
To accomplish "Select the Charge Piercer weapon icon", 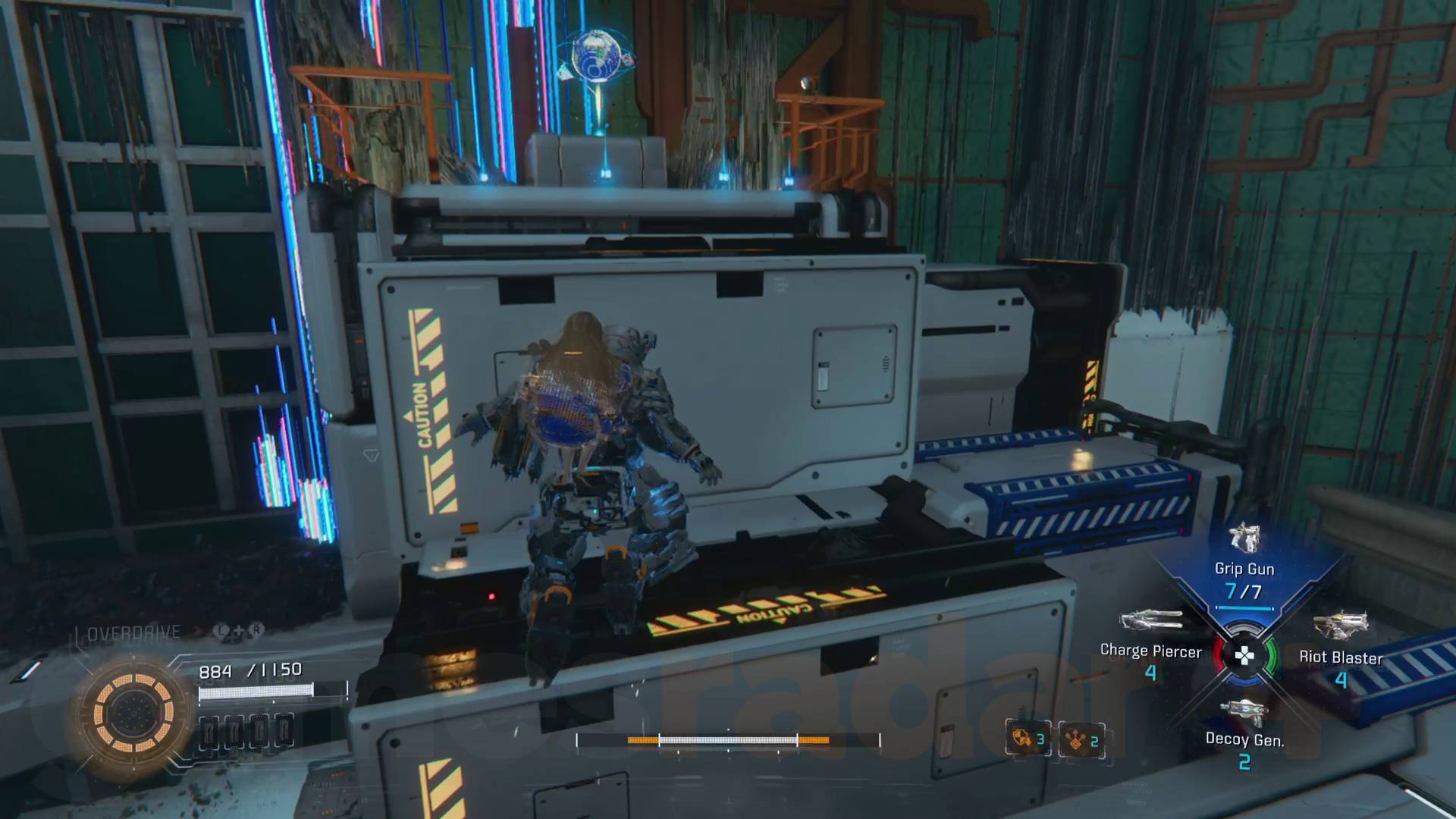I will [x=1150, y=620].
